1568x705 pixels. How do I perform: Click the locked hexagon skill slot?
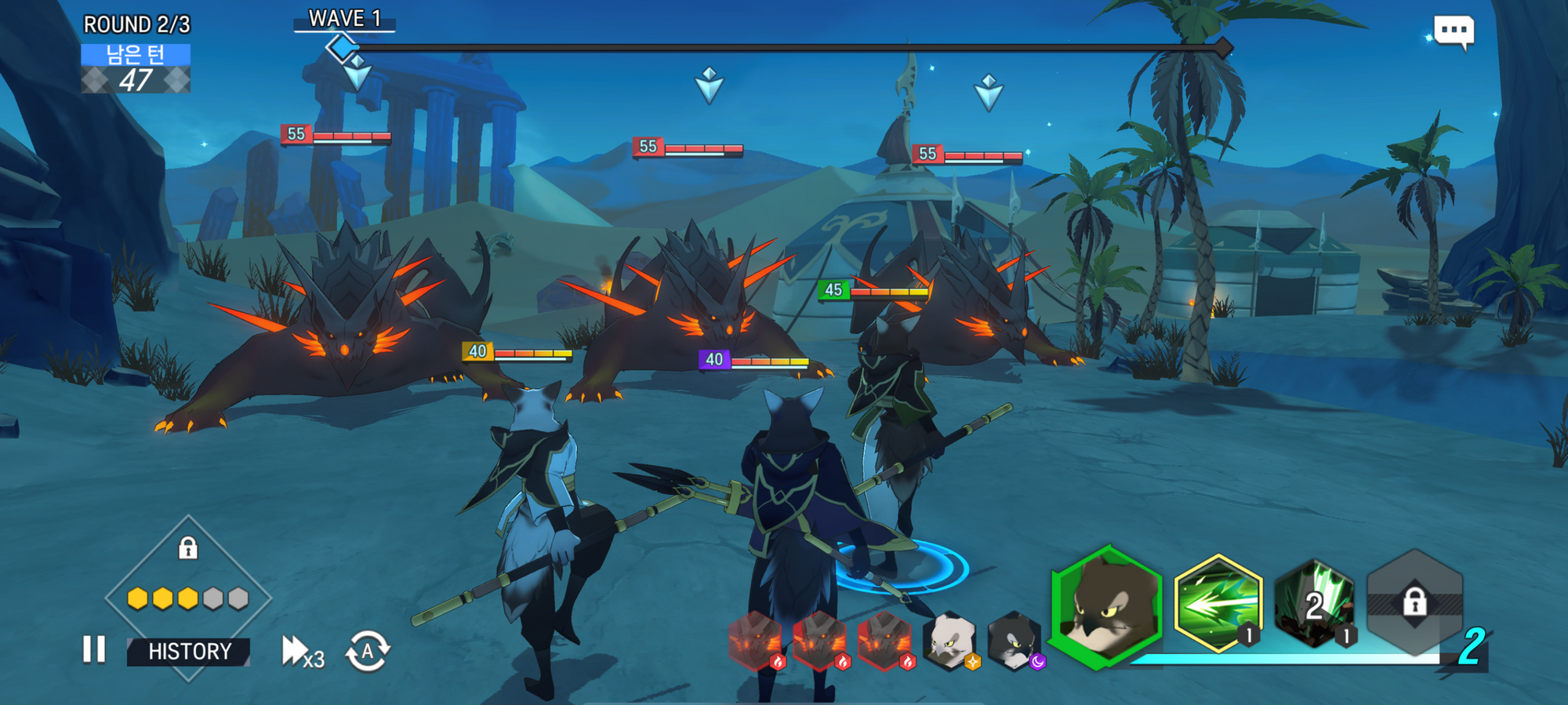tap(1414, 602)
